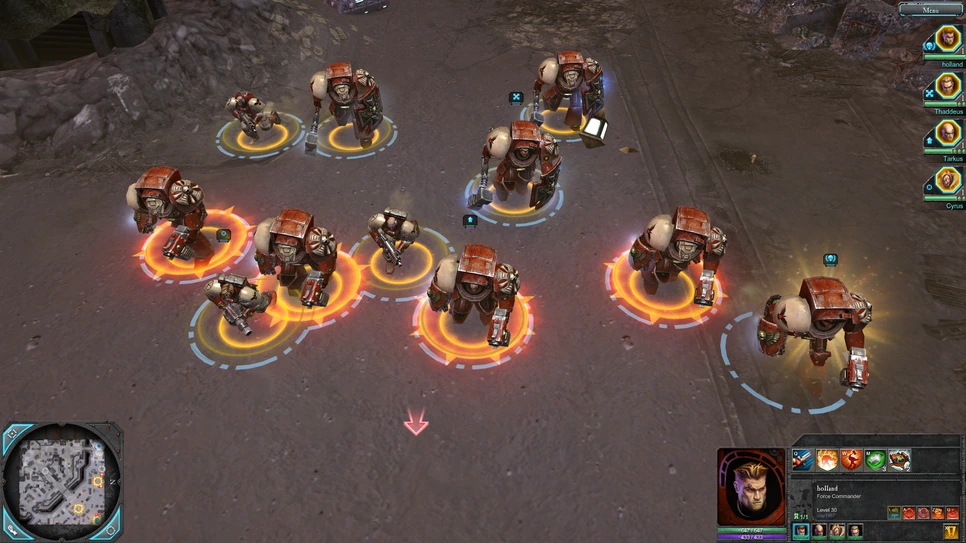The width and height of the screenshot is (966, 543).
Task: Click the Force Commander's large portrait
Action: (751, 487)
